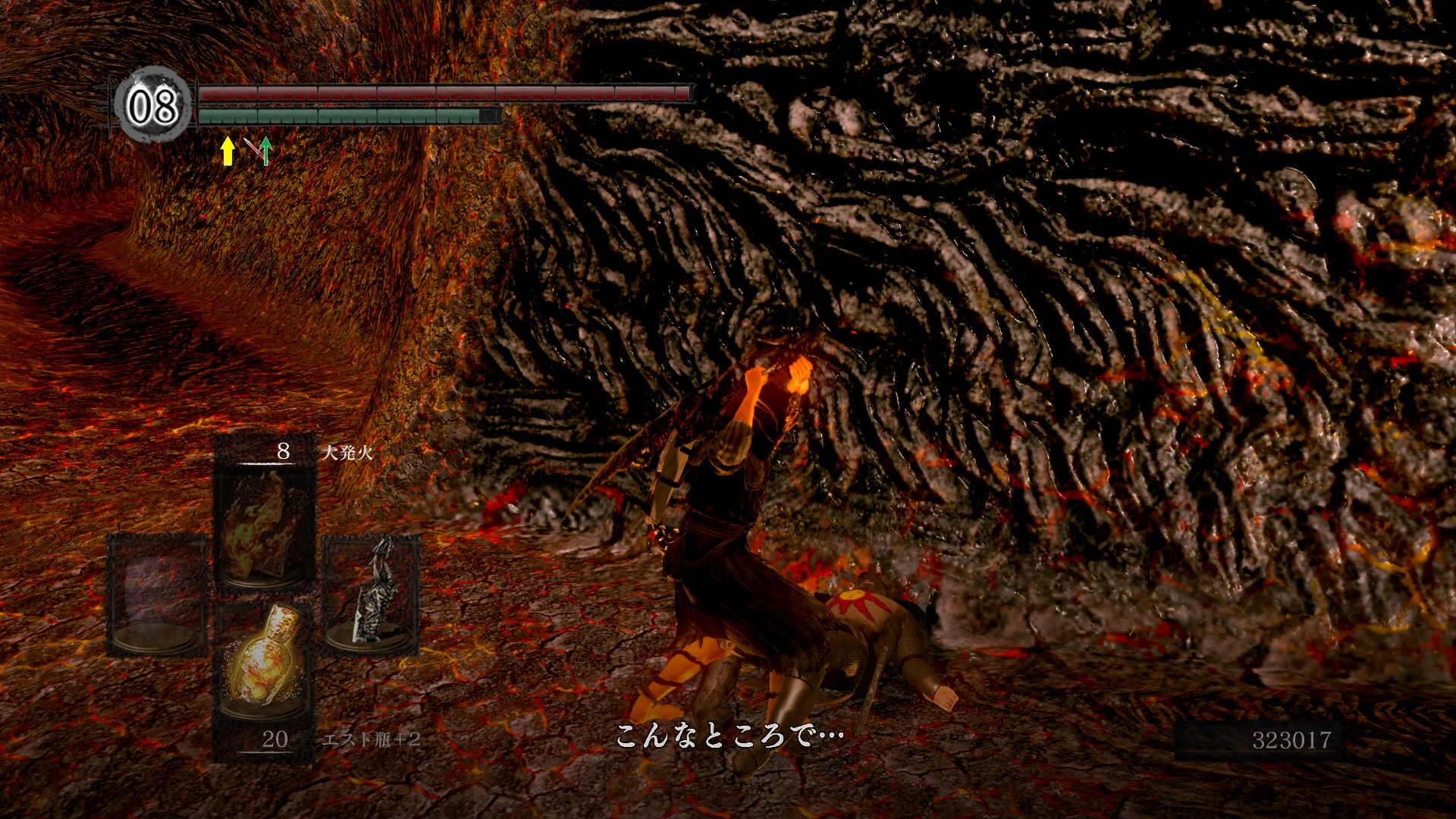Viewport: 1456px width, 819px height.
Task: Click the sword with green arrow status icon
Action: click(x=259, y=150)
